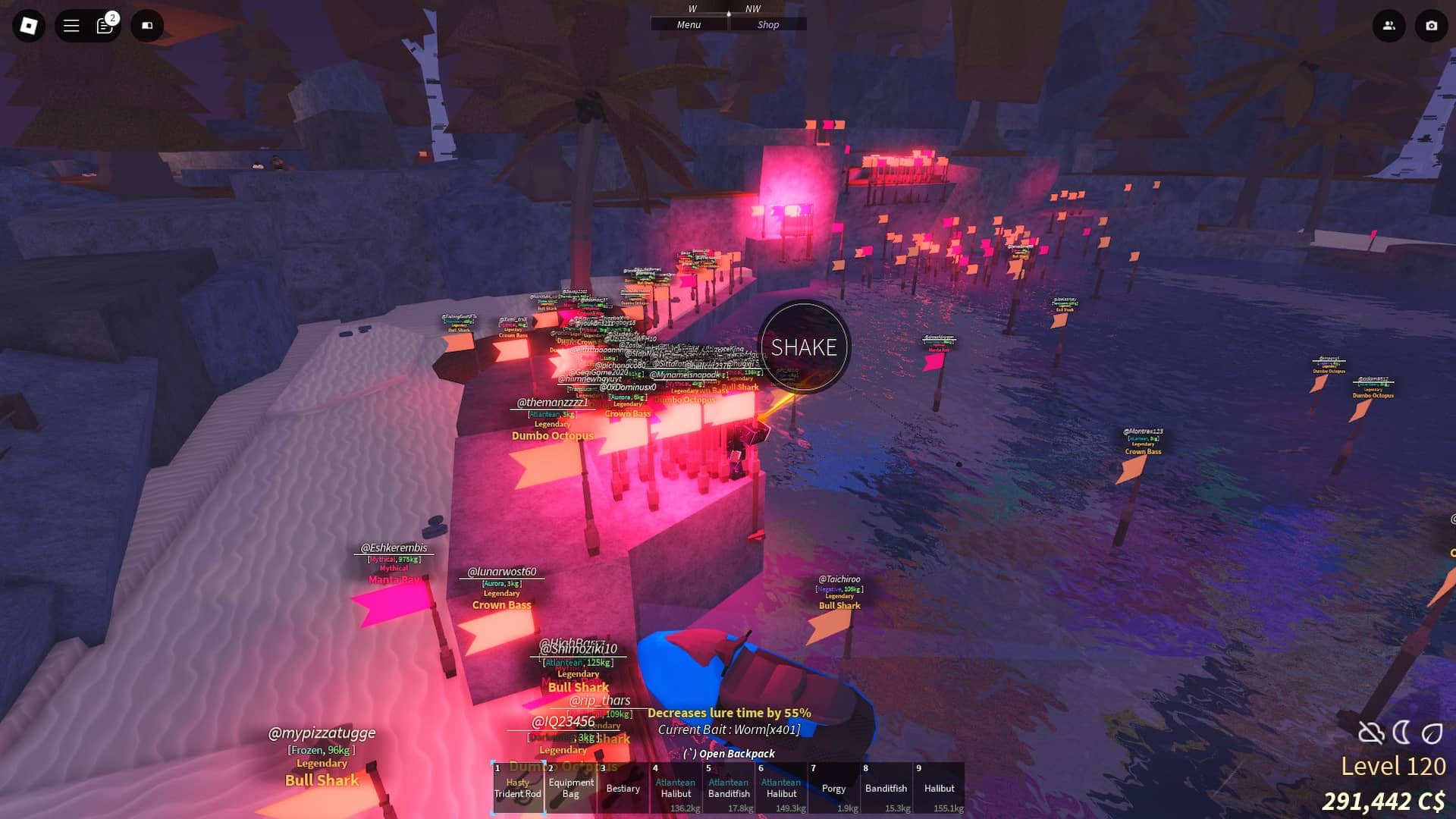Select the Halibut in hotbar slot 9
1456x819 pixels.
940,789
